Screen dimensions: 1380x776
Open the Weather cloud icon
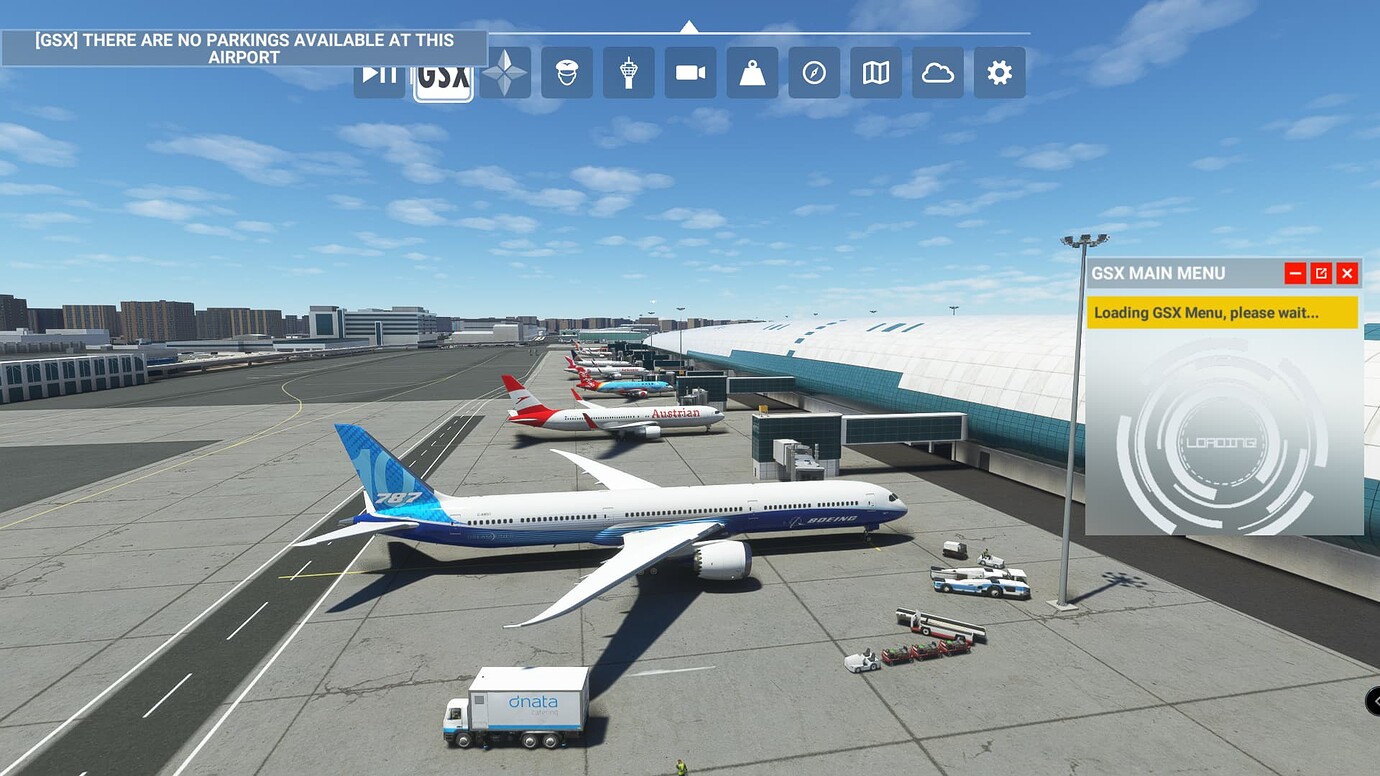tap(937, 72)
